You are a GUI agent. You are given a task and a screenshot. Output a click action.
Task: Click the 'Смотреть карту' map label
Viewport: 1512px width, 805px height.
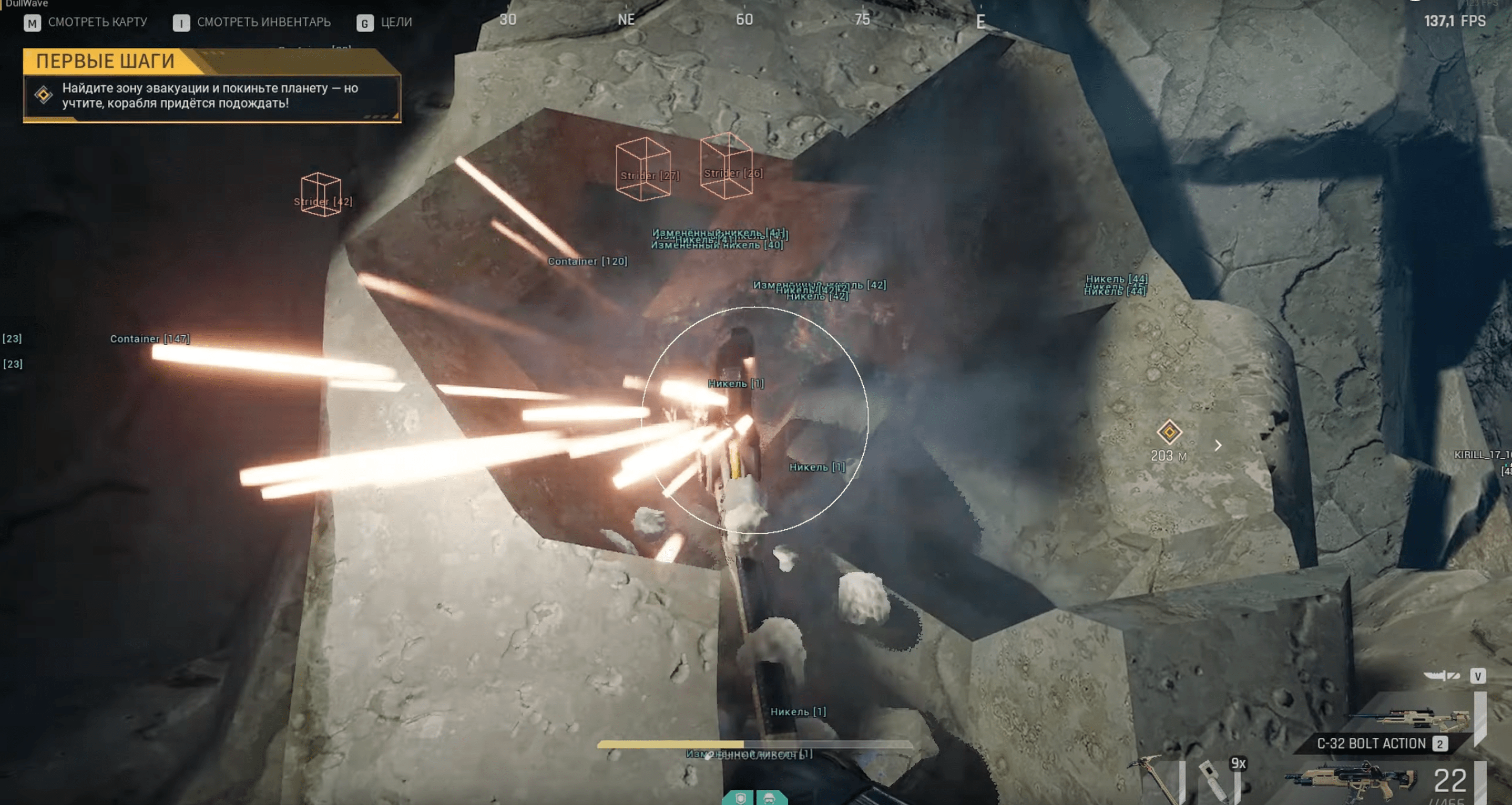pyautogui.click(x=97, y=22)
